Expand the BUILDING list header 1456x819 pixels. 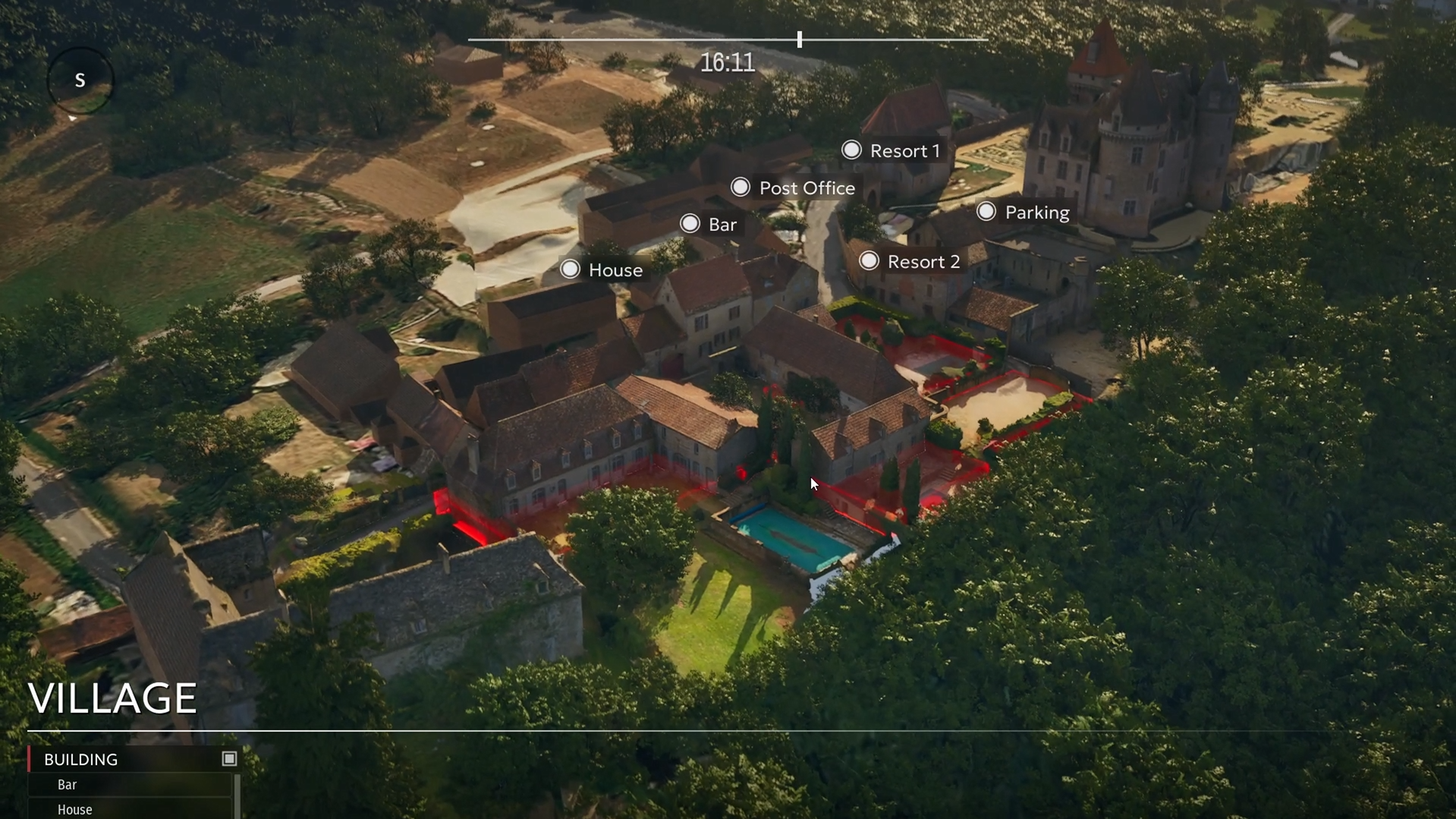click(x=80, y=759)
